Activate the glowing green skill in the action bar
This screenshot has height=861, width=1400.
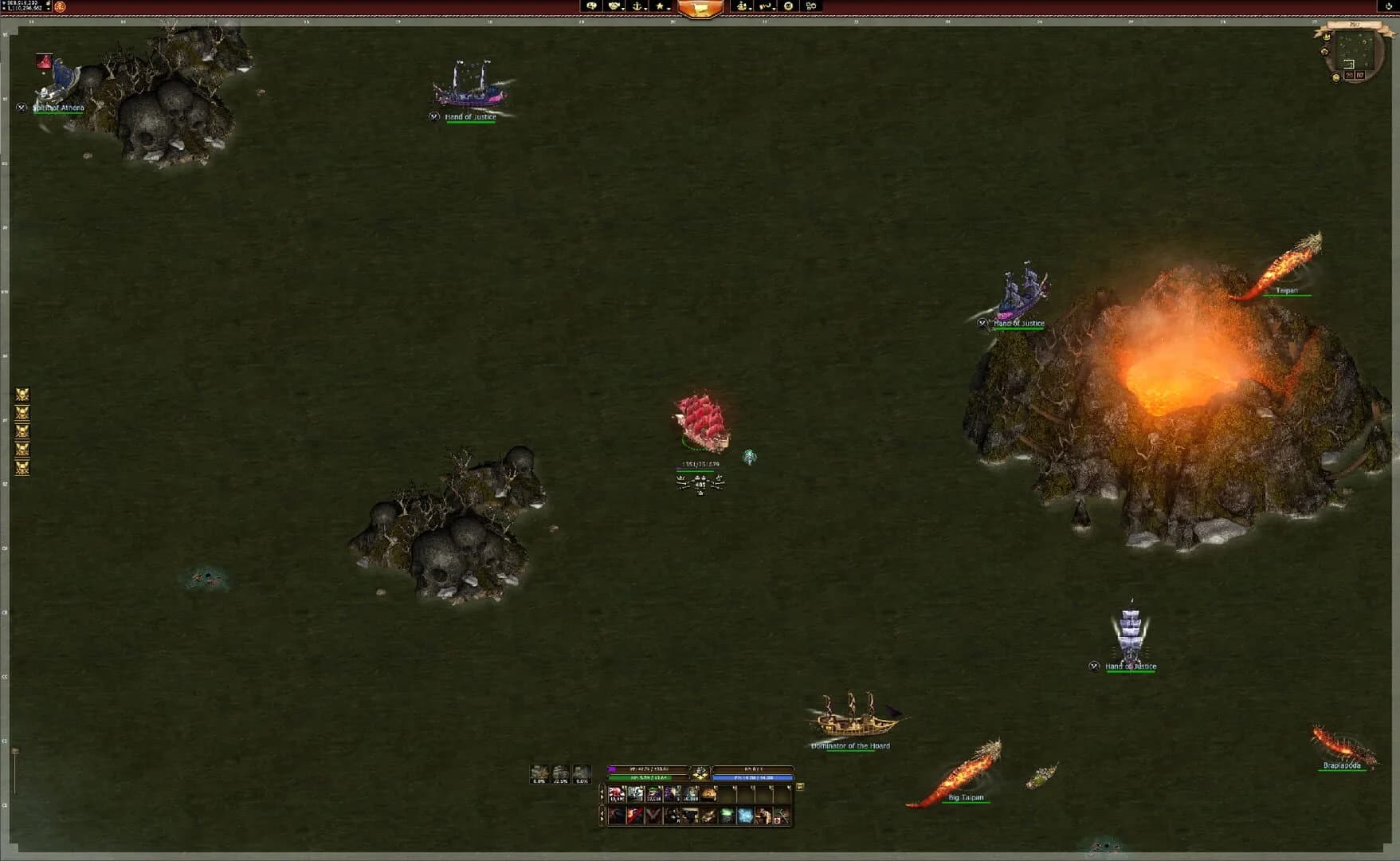pyautogui.click(x=727, y=816)
